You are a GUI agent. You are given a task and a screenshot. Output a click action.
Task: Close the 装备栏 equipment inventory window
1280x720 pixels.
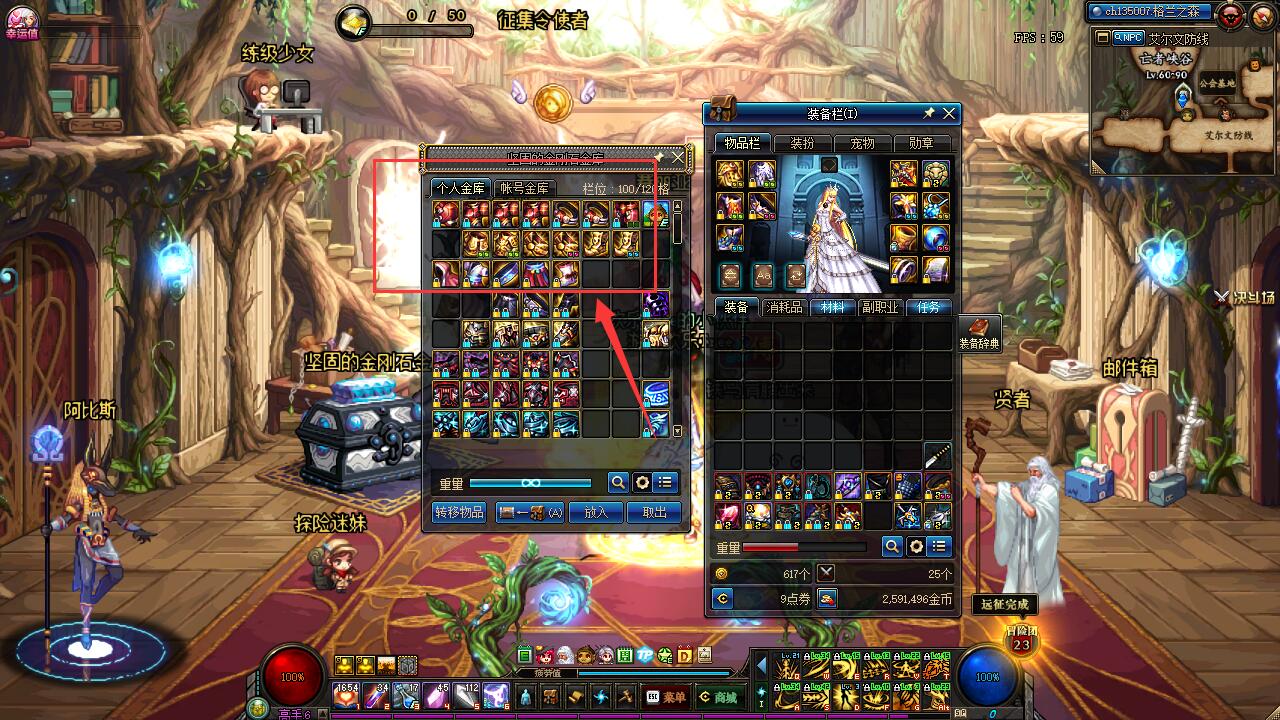(949, 113)
